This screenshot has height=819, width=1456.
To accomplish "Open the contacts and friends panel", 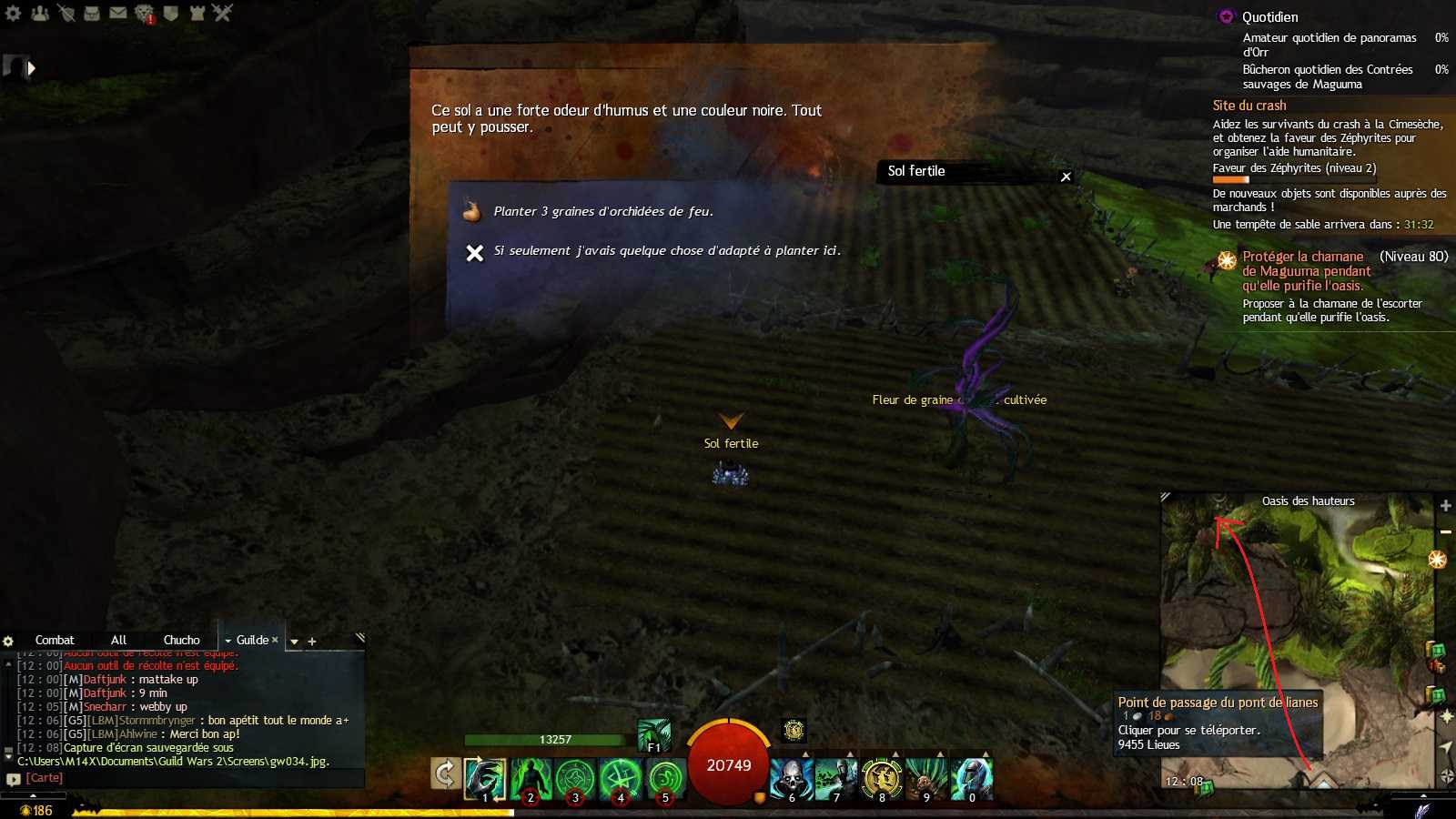I will (39, 14).
